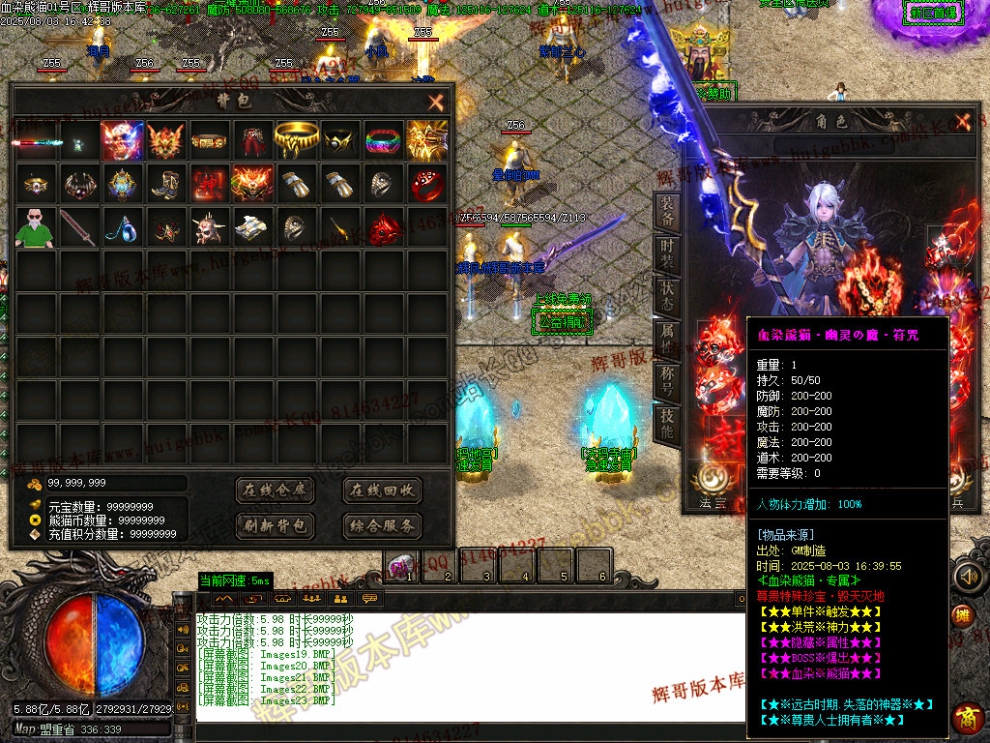Select the red pants item in backpack
Viewport: 990px width, 743px height.
click(252, 141)
